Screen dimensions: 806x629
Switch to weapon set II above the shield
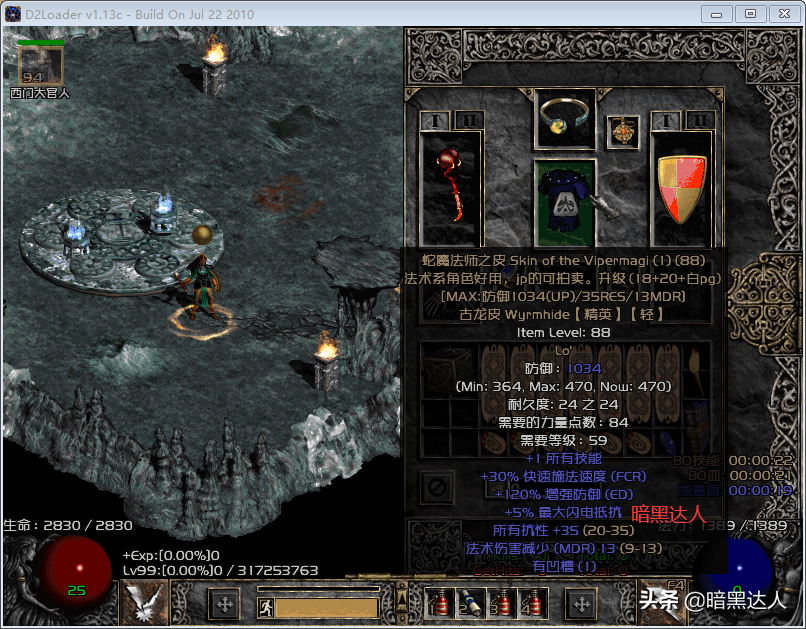tap(700, 121)
